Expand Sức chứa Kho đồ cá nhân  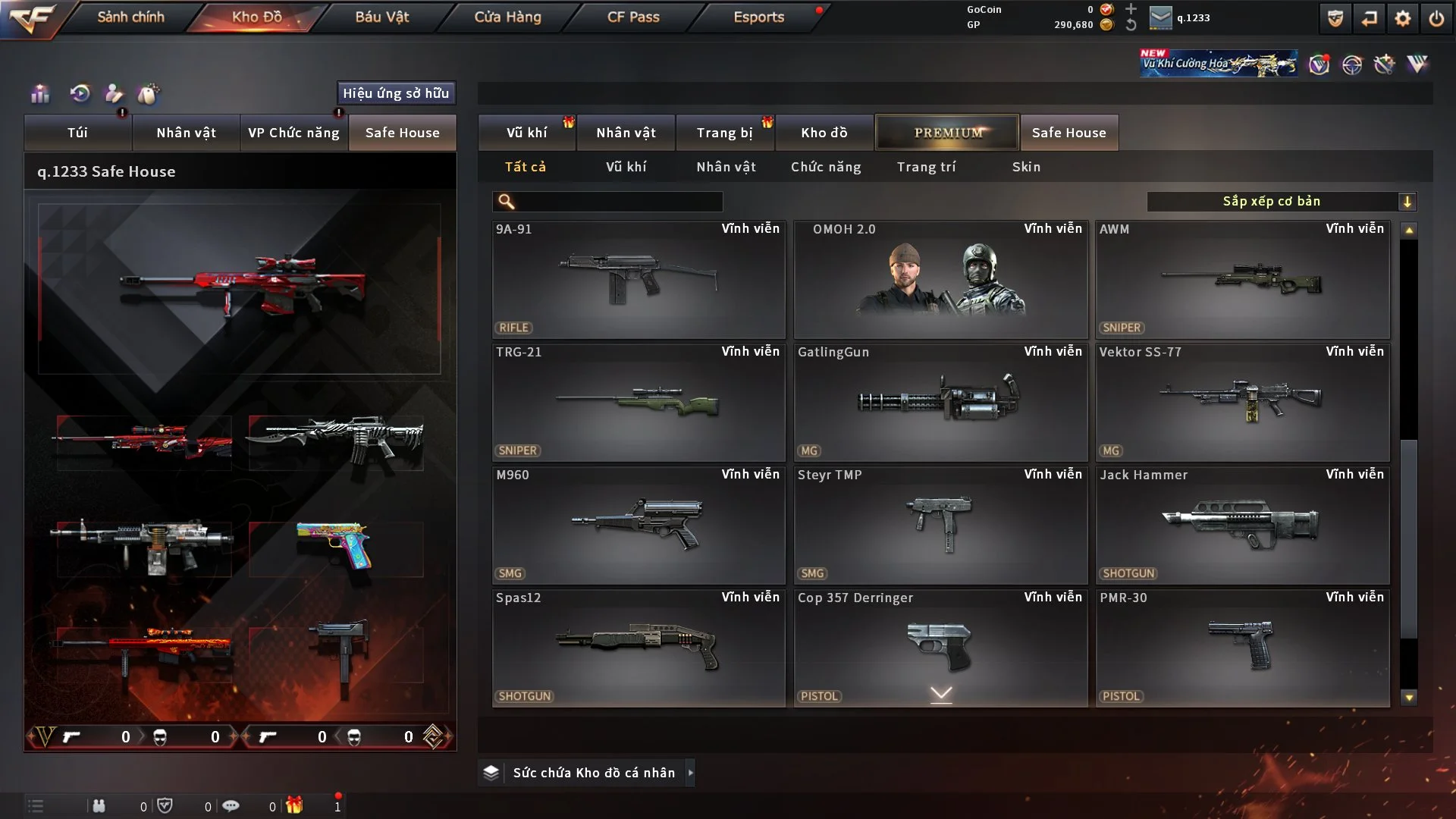(x=594, y=773)
